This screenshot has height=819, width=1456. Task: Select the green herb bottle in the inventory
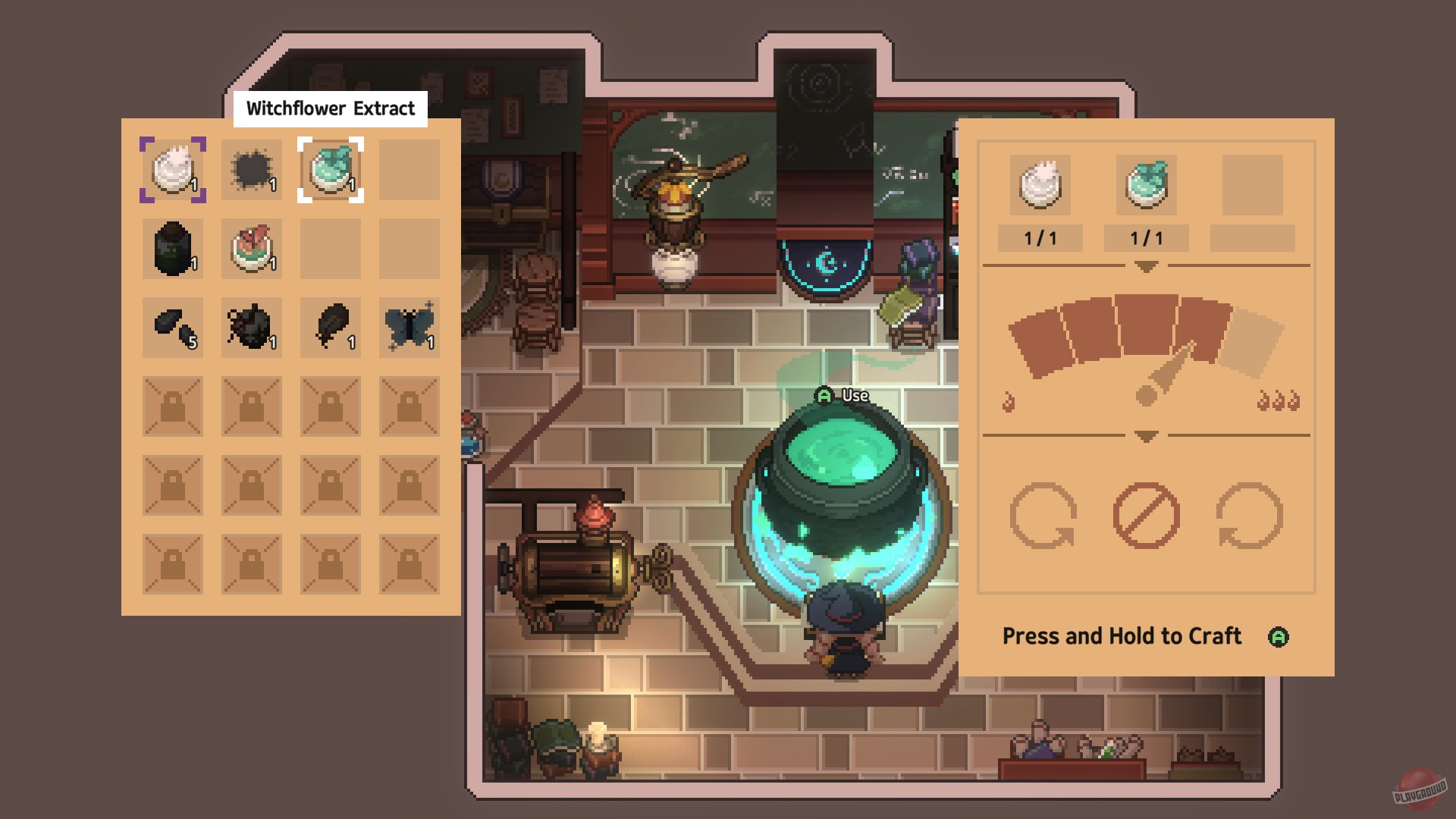(330, 171)
